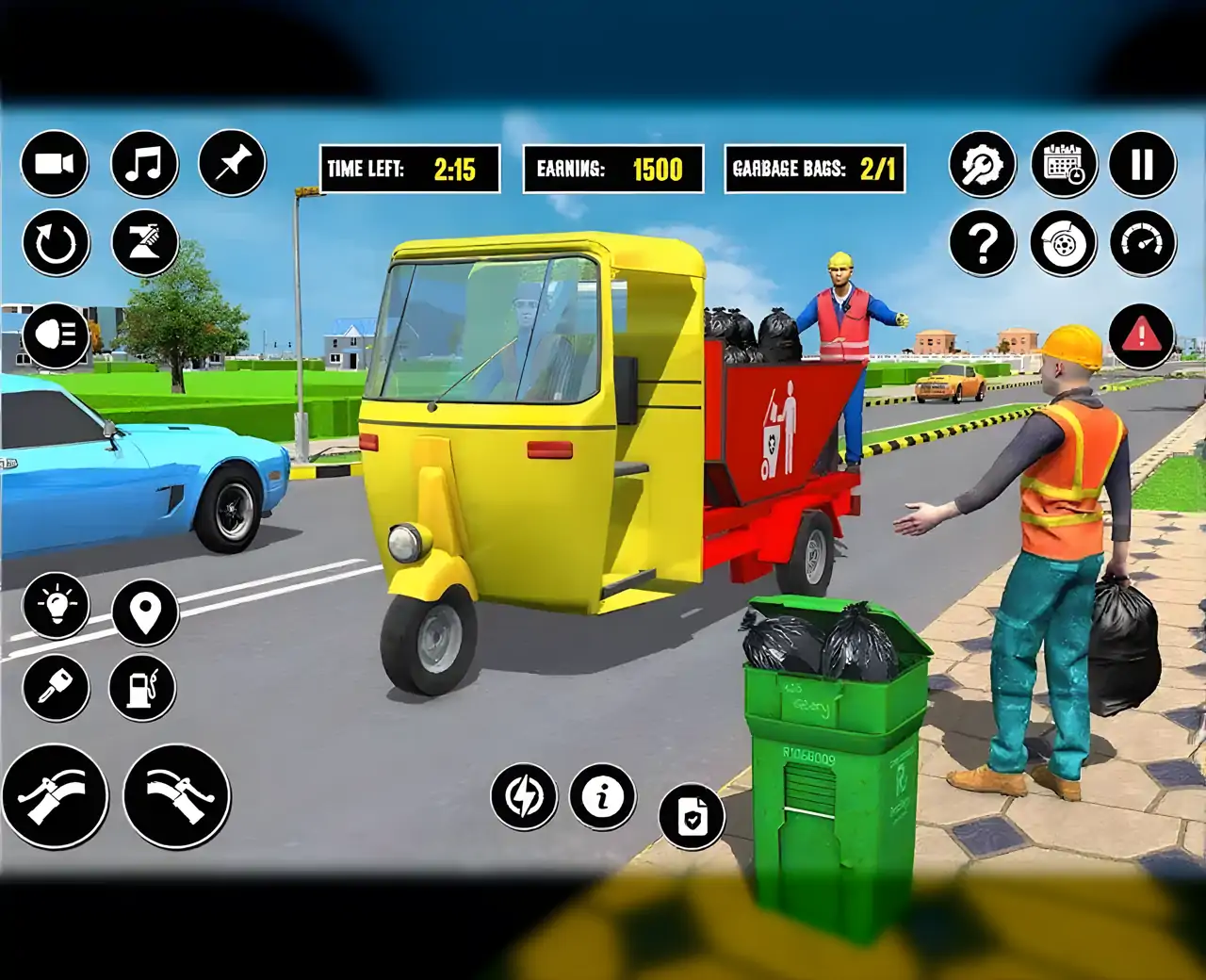The width and height of the screenshot is (1206, 980).
Task: Select the wheel brake disc icon
Action: pos(1064,244)
